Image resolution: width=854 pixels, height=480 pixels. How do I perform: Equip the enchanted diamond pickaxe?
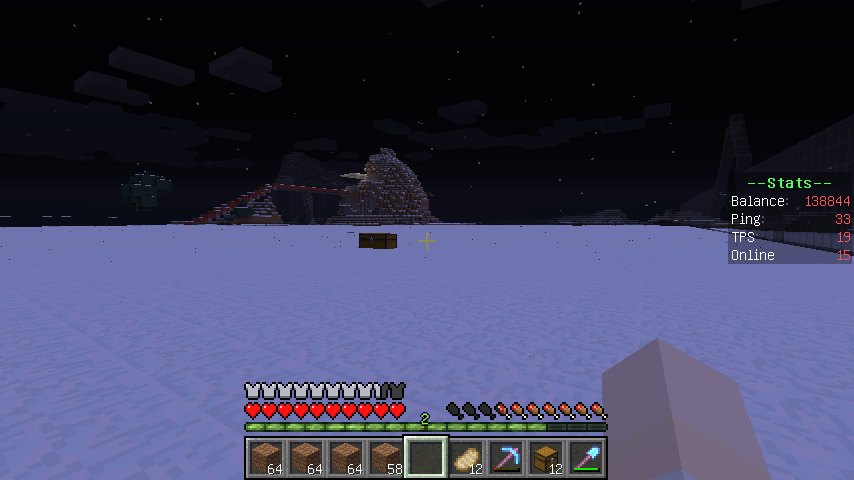click(506, 458)
